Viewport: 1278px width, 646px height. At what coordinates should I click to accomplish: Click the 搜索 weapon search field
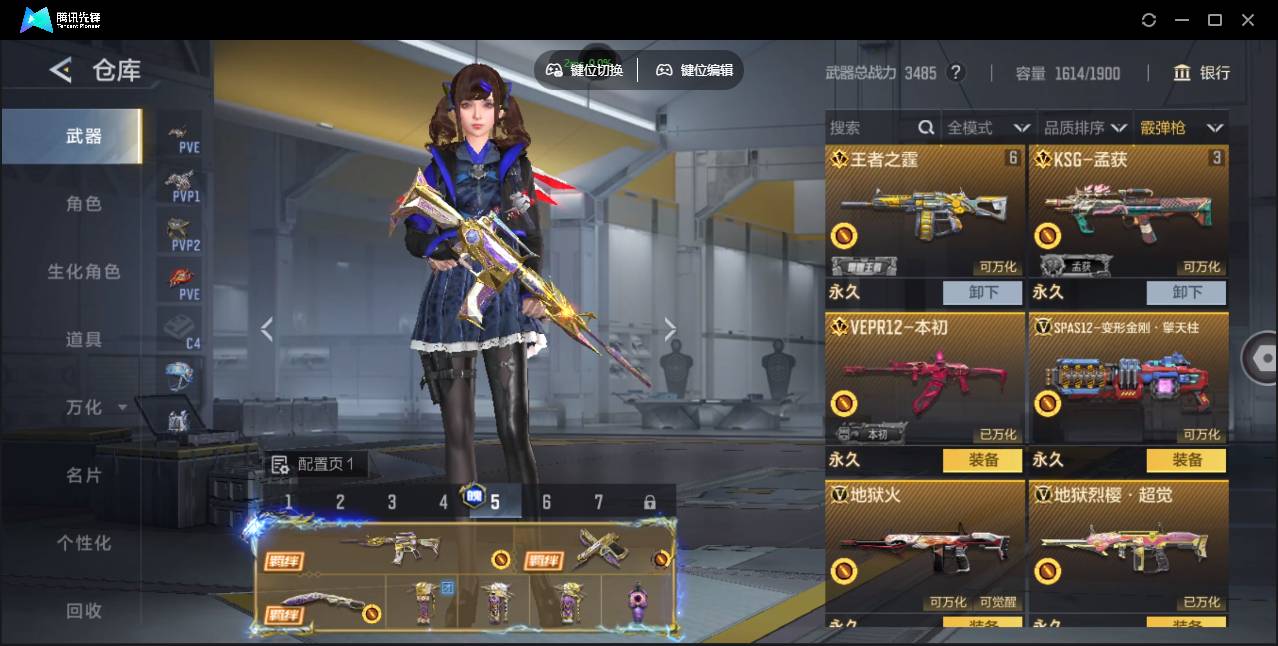pyautogui.click(x=872, y=128)
